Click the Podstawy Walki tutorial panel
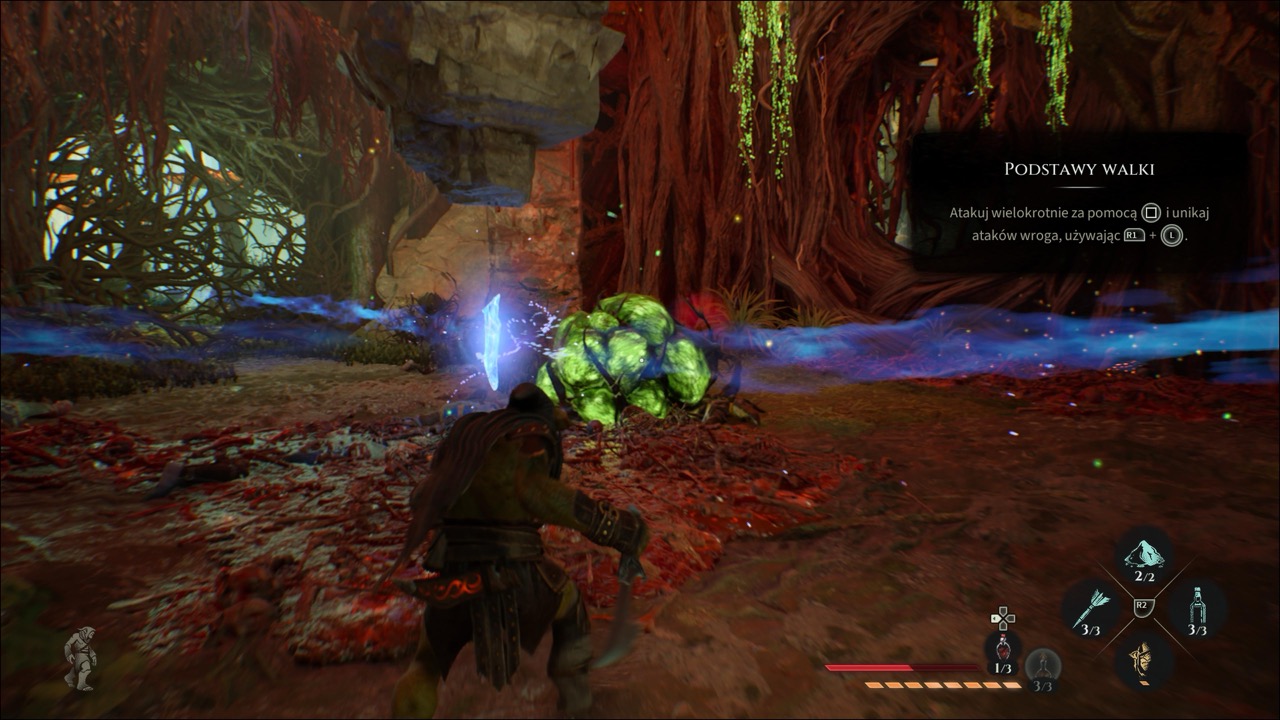Image resolution: width=1280 pixels, height=720 pixels. pyautogui.click(x=1079, y=203)
